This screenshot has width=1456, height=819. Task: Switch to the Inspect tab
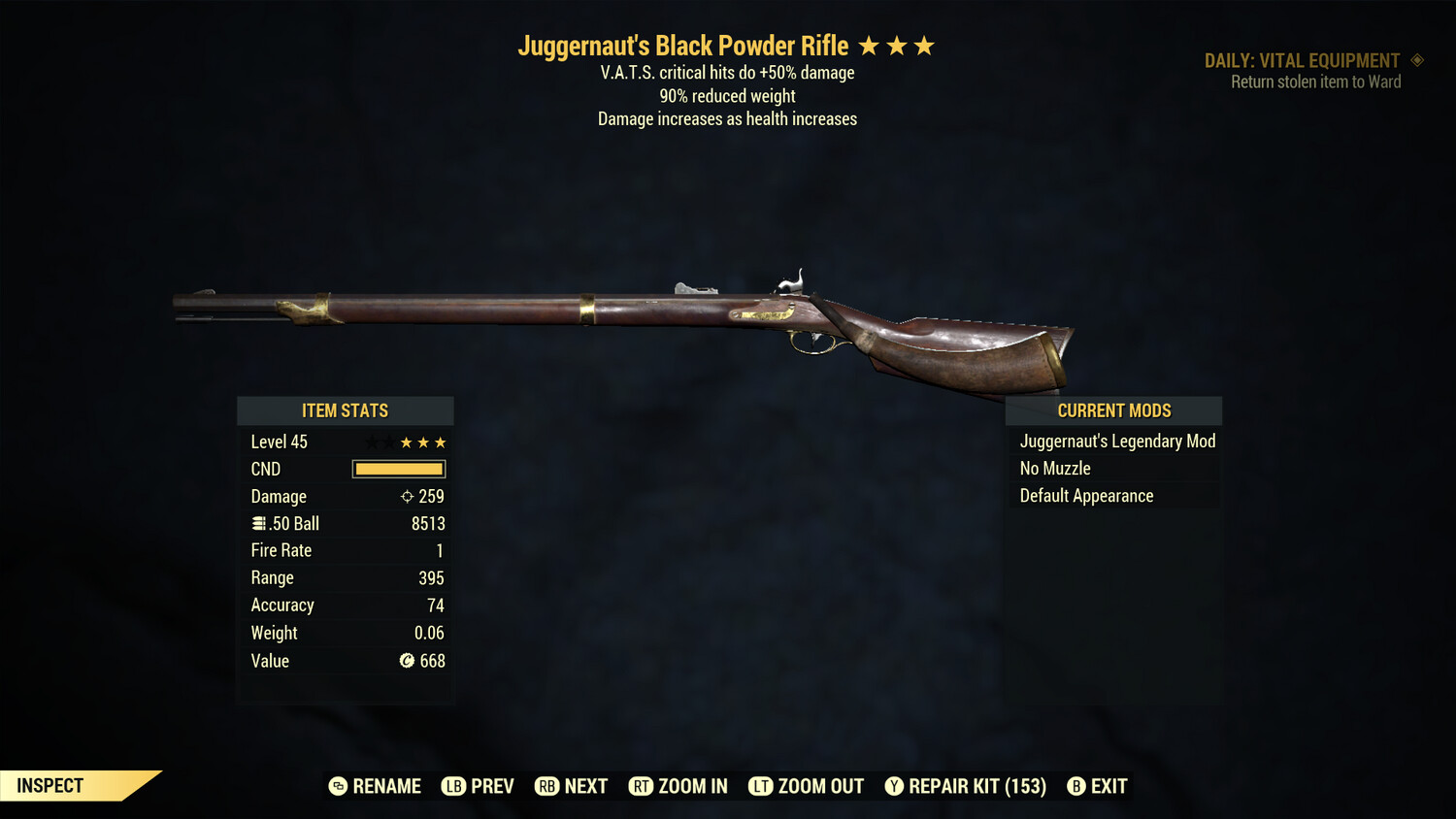pos(50,785)
